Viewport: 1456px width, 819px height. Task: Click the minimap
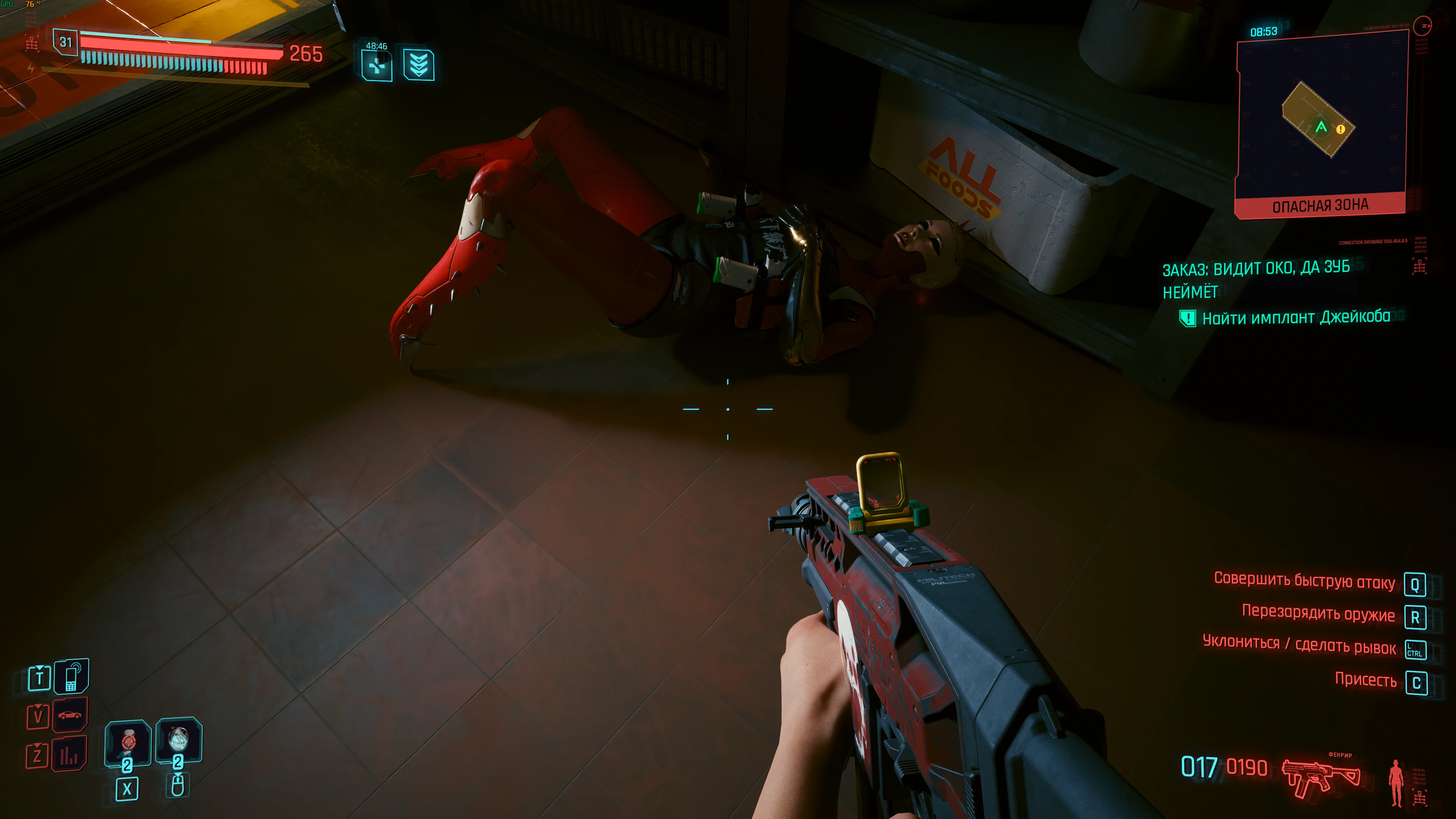click(x=1320, y=119)
